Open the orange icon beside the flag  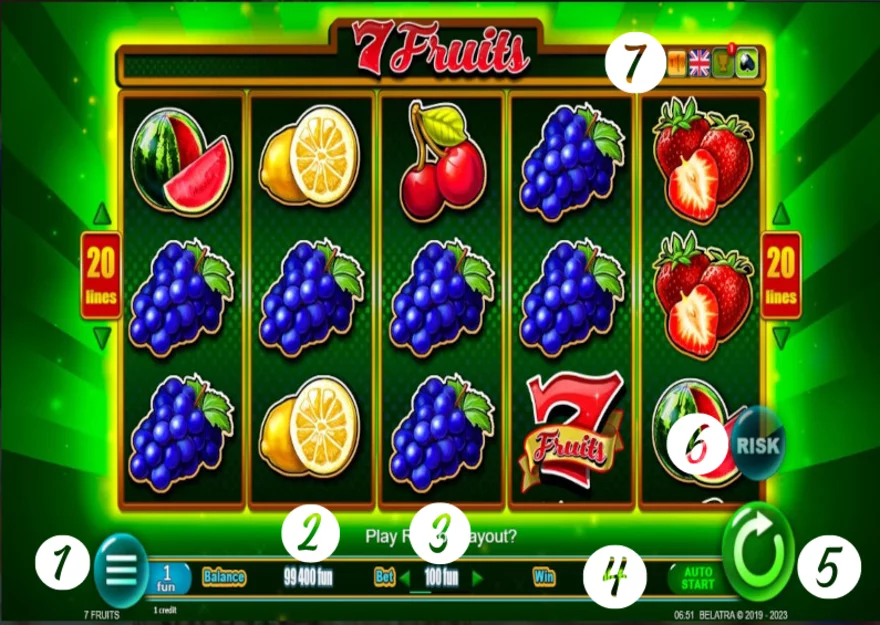677,64
